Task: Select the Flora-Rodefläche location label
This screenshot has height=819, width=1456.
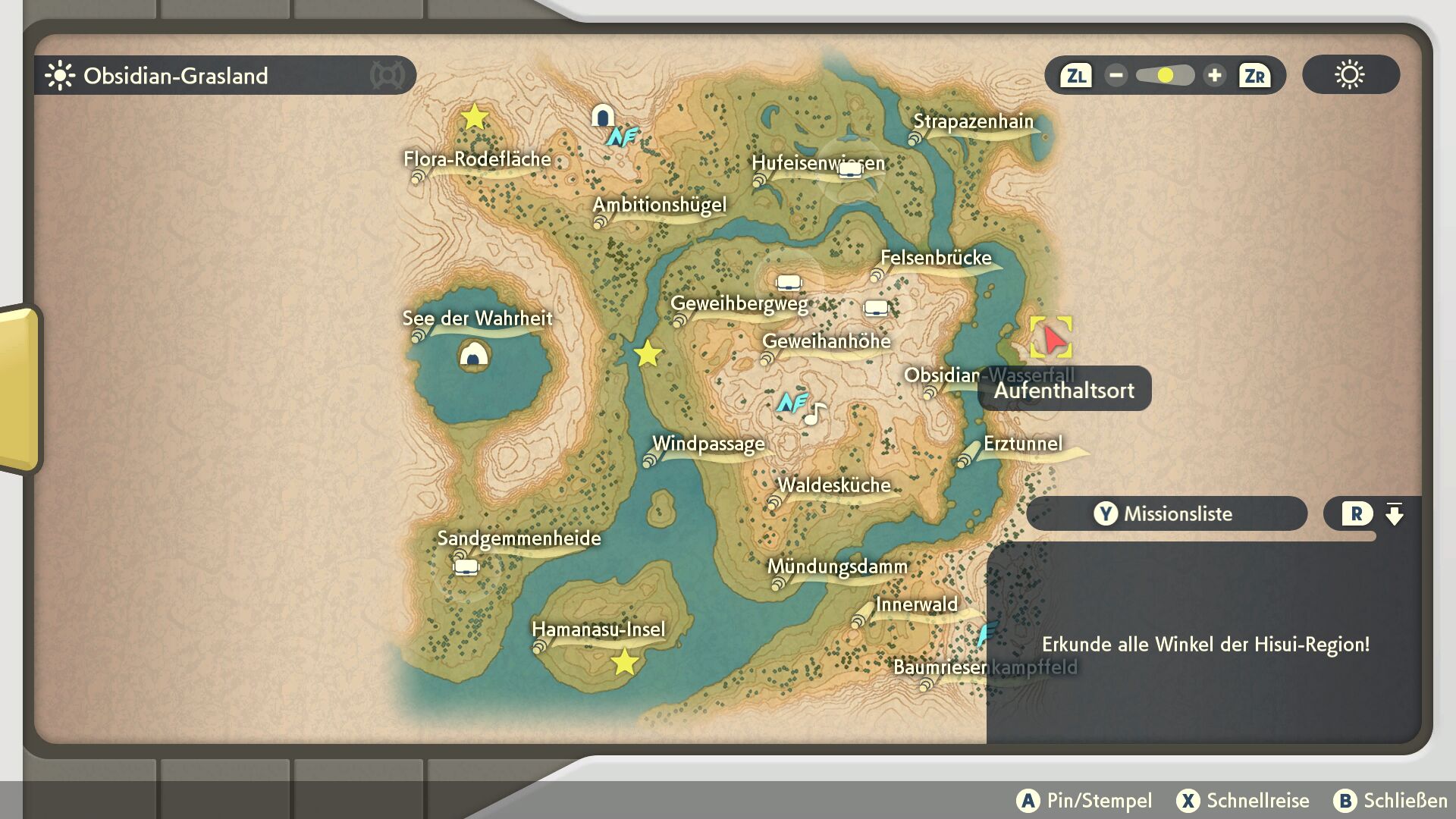Action: (477, 160)
